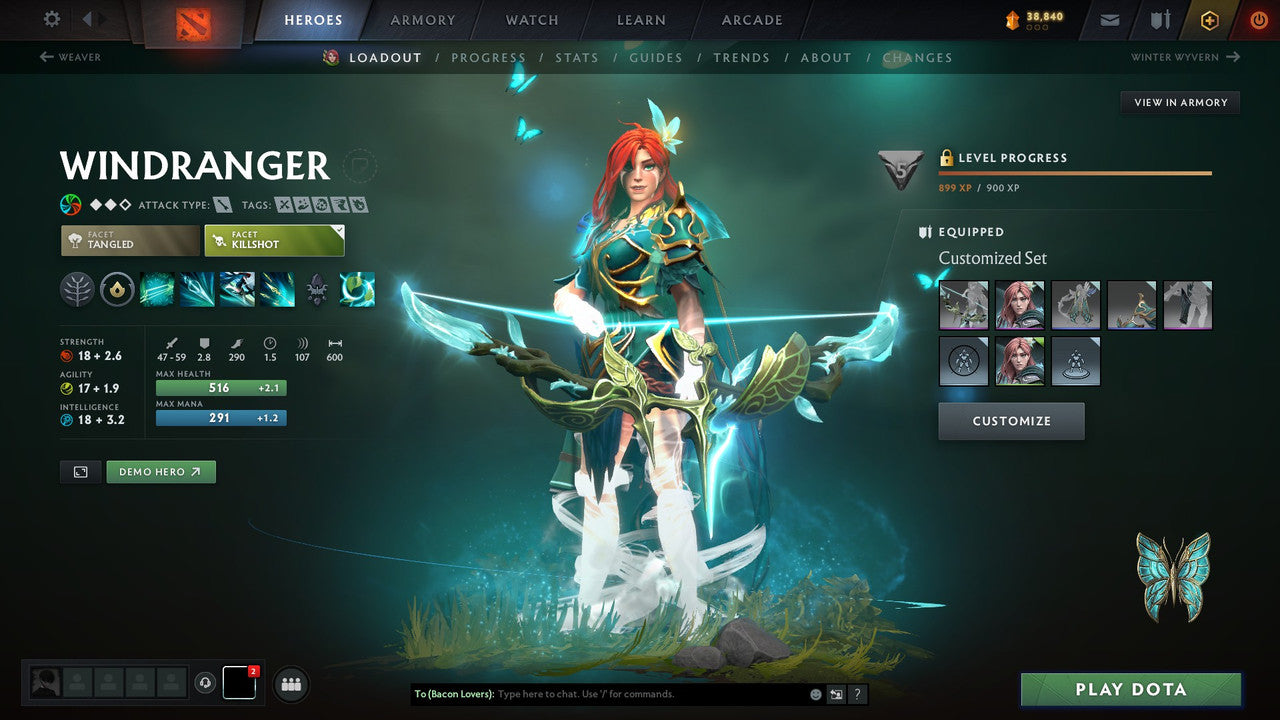
Task: Click the CUSTOMIZE button under Equipped set
Action: (x=1011, y=420)
